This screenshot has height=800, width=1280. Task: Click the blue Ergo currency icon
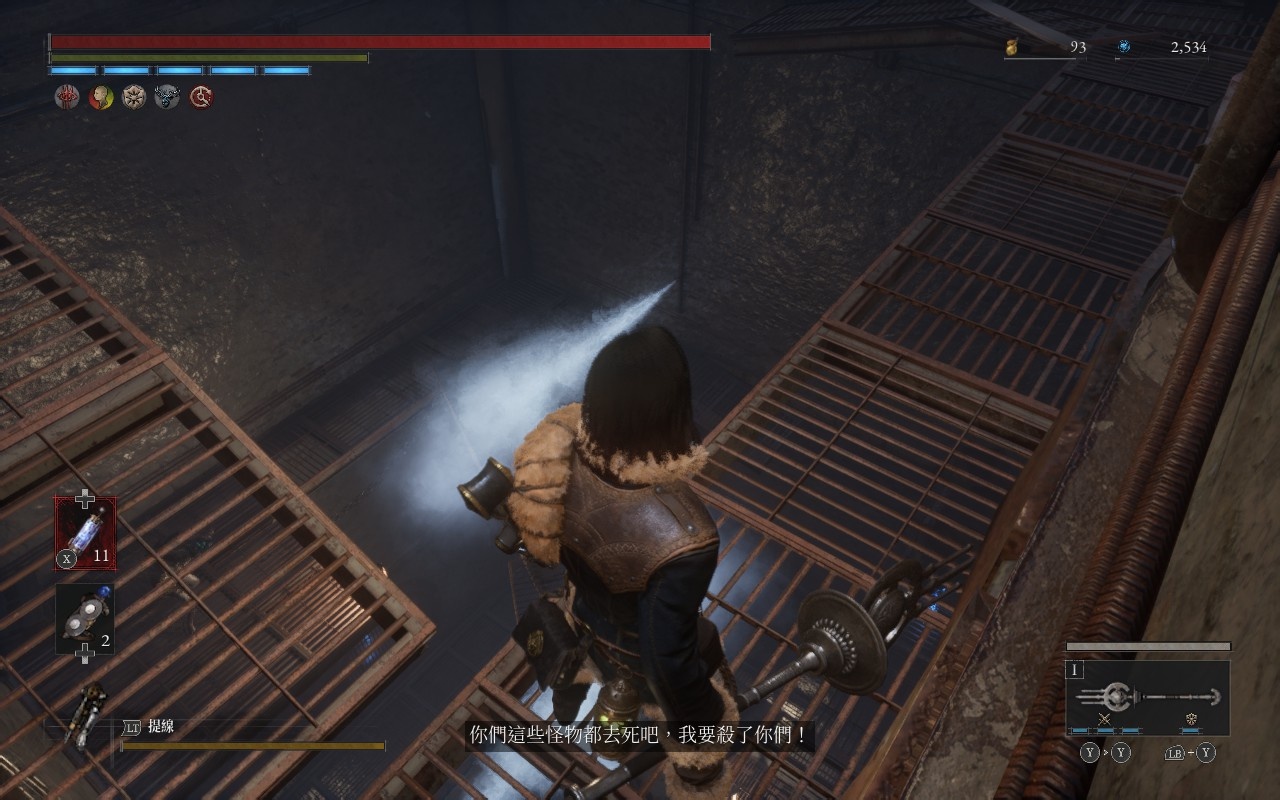[1124, 47]
